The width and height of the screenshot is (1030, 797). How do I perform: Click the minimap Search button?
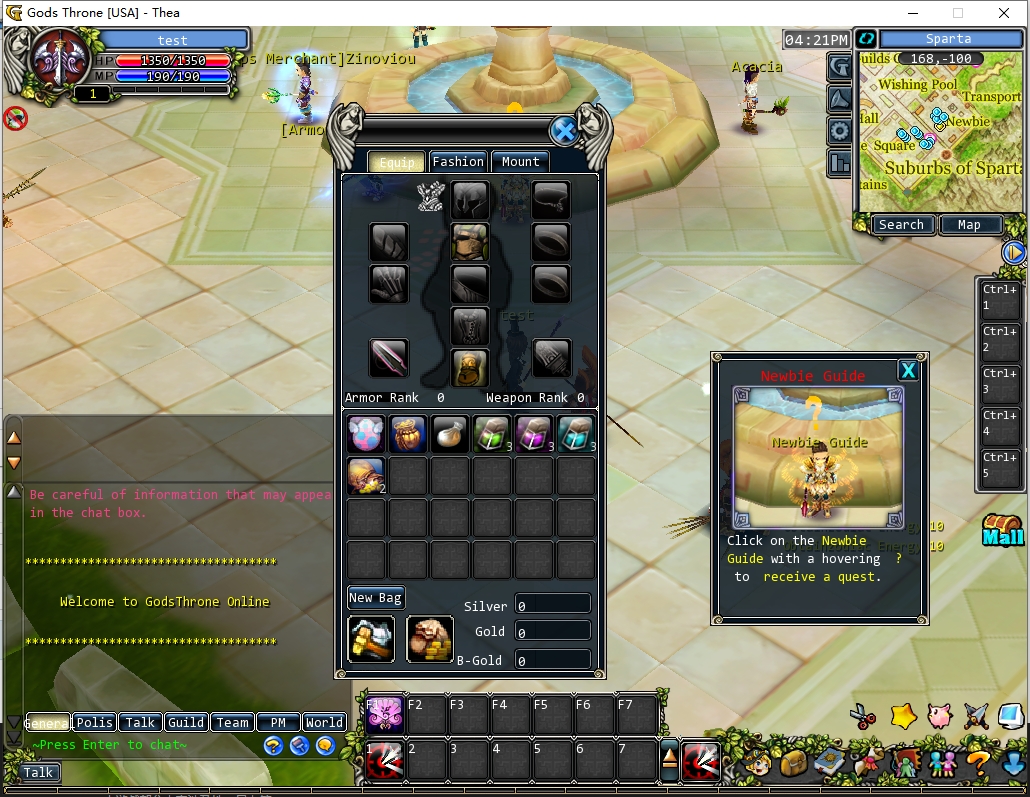click(901, 225)
